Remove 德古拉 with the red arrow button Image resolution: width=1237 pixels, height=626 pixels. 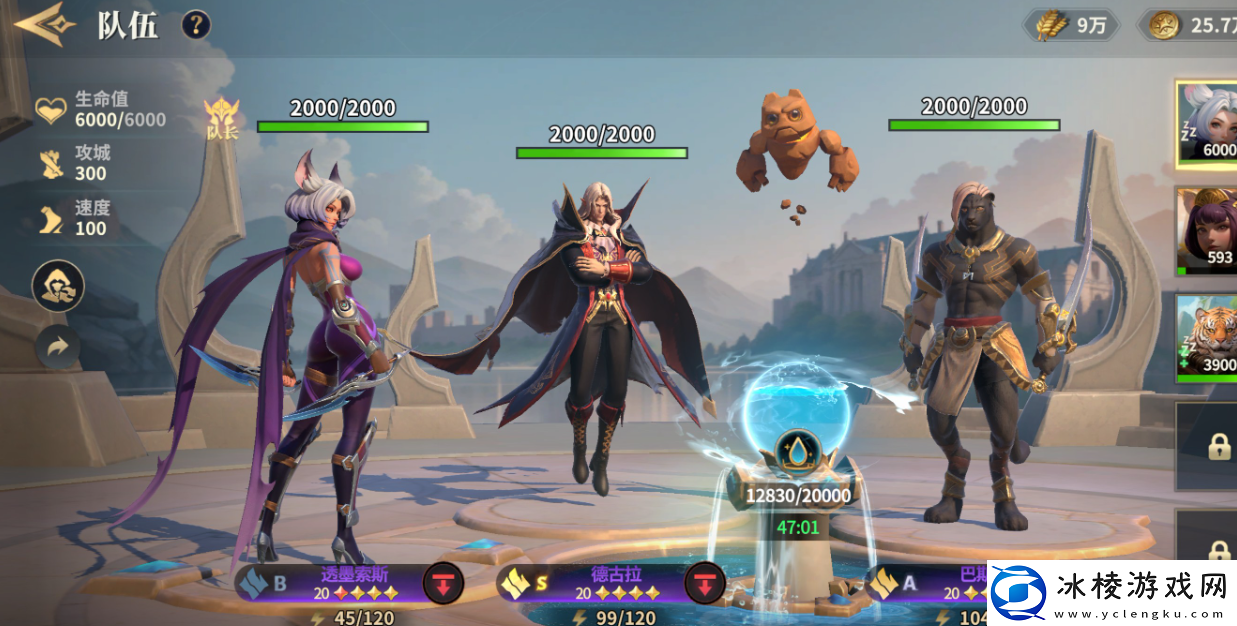[x=704, y=583]
